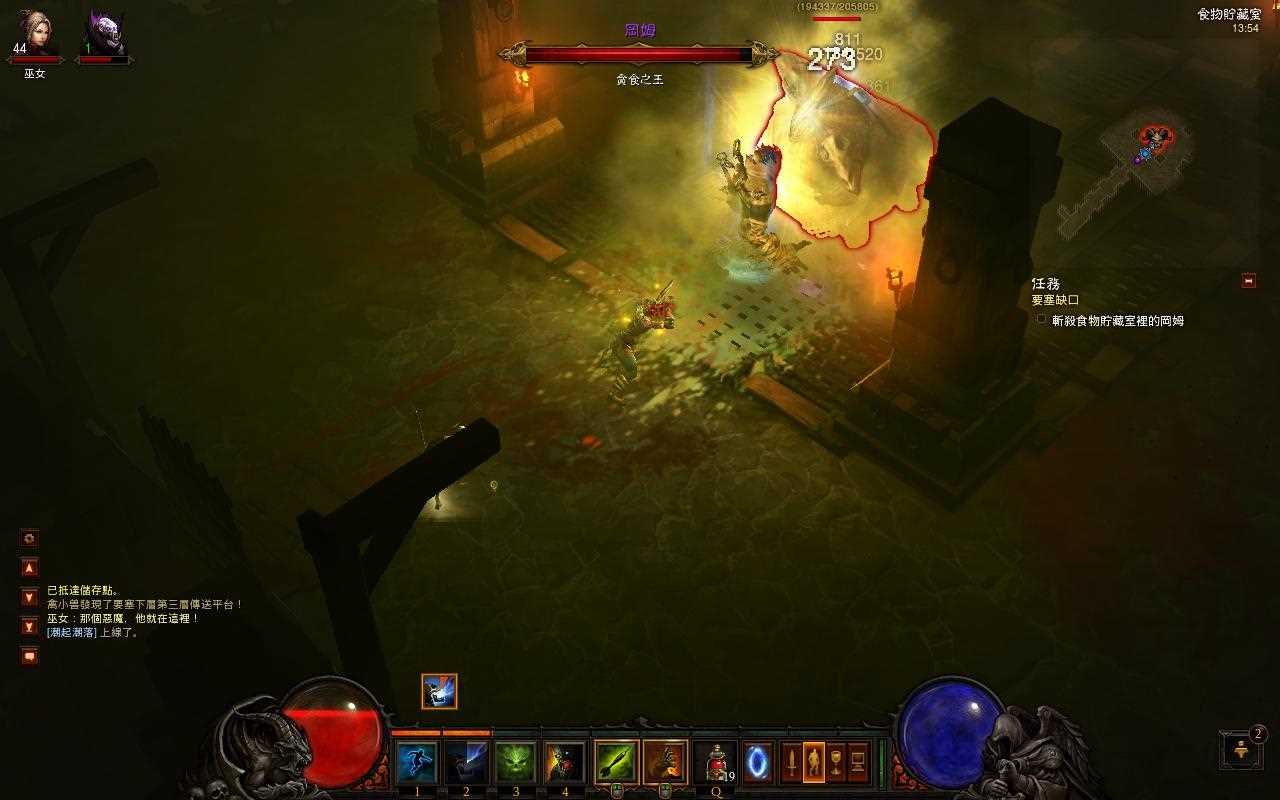Open the game menu with the computer icon
Viewport: 1280px width, 800px height.
click(857, 763)
